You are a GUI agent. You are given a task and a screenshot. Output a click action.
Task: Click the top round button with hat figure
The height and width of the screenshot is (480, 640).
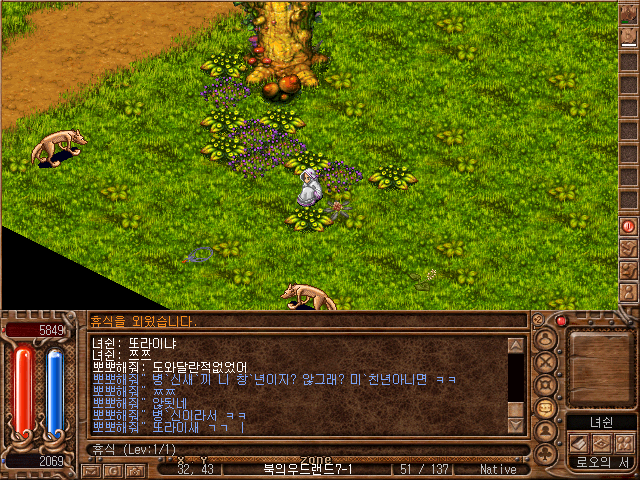(x=546, y=339)
